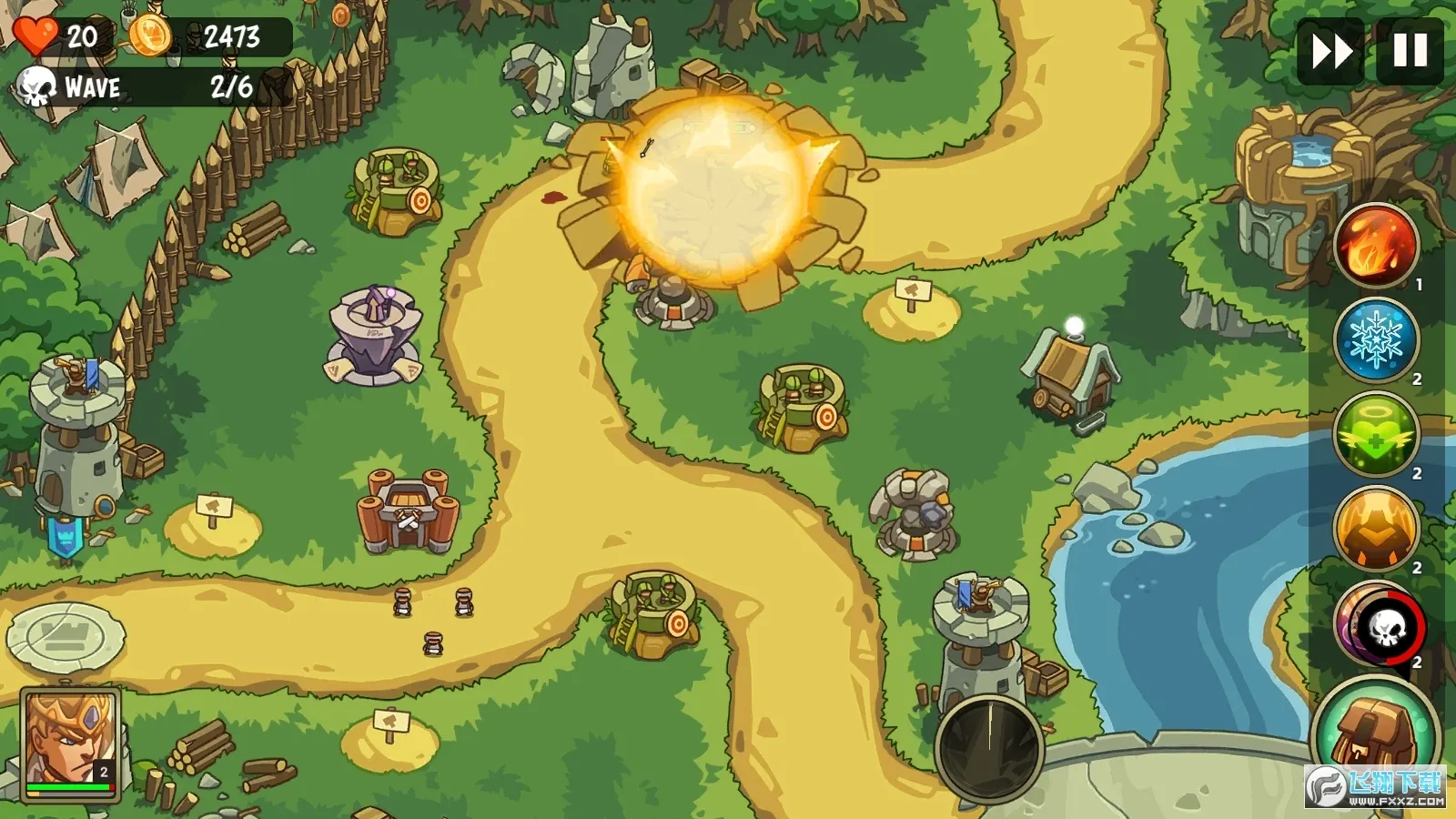1456x819 pixels.
Task: Enable the upgrade marker above the cottage
Action: pyautogui.click(x=1075, y=325)
